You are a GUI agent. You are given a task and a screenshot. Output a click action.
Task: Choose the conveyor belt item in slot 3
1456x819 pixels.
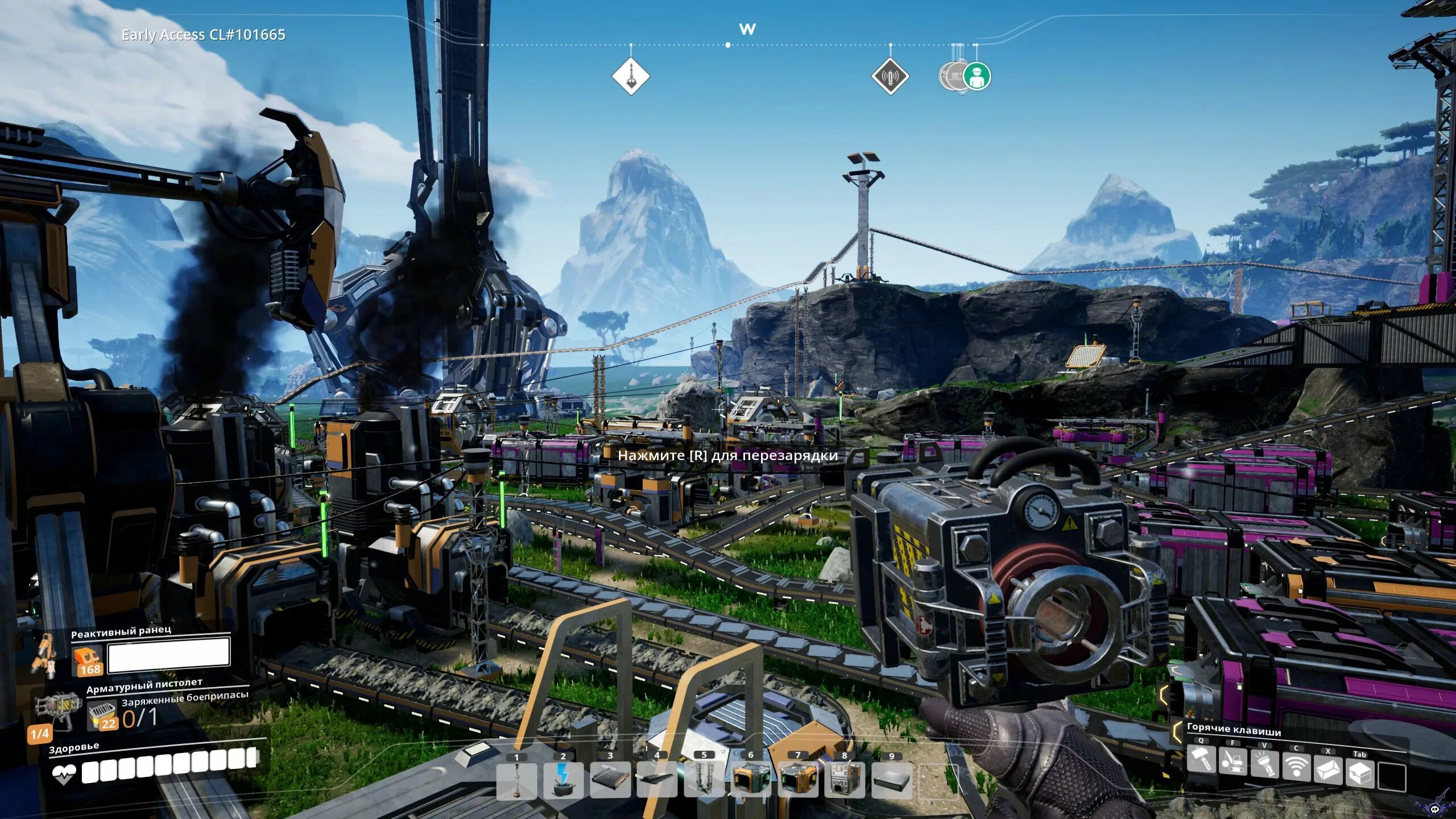(x=610, y=781)
